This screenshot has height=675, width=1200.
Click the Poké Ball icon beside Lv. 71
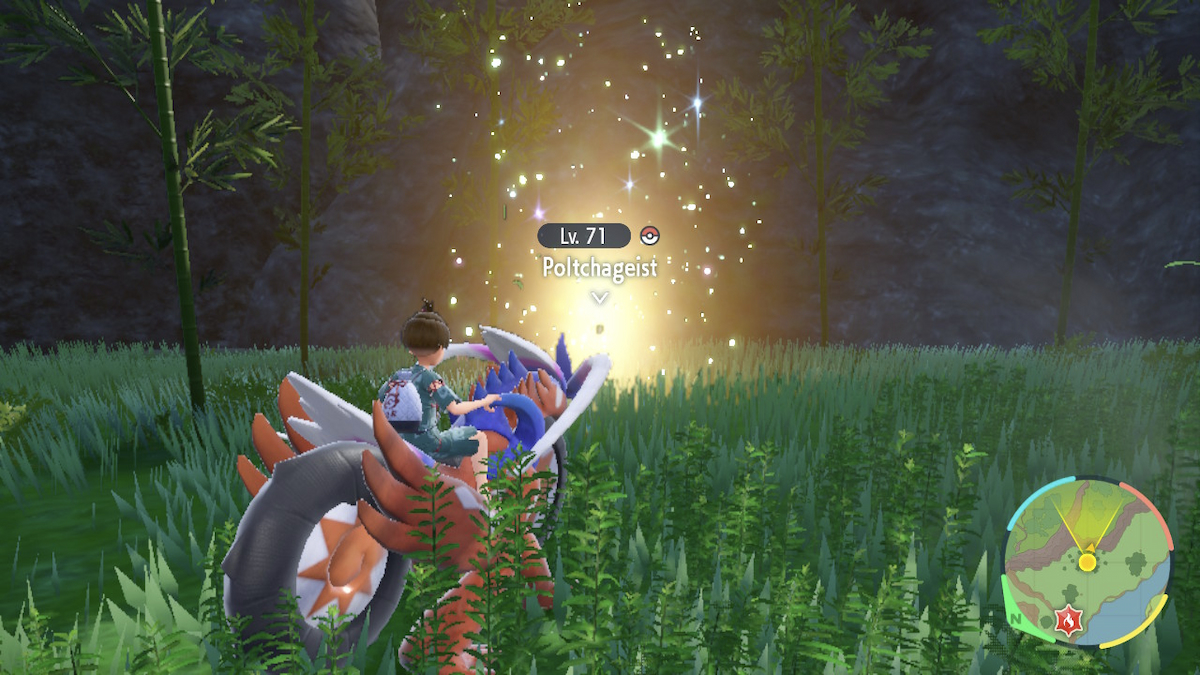pyautogui.click(x=650, y=236)
